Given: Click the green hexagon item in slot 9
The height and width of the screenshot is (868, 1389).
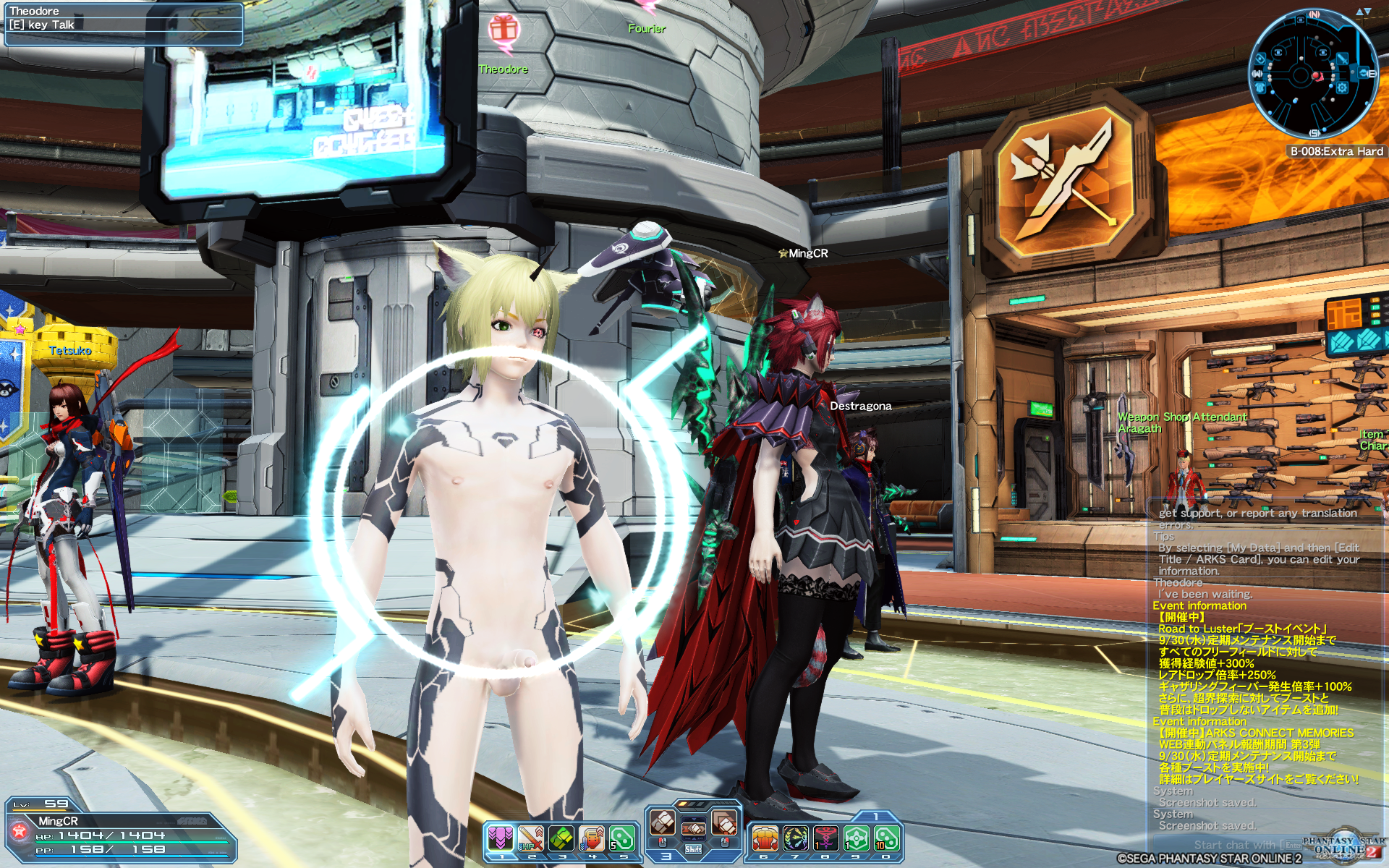Looking at the screenshot, I should [x=855, y=838].
